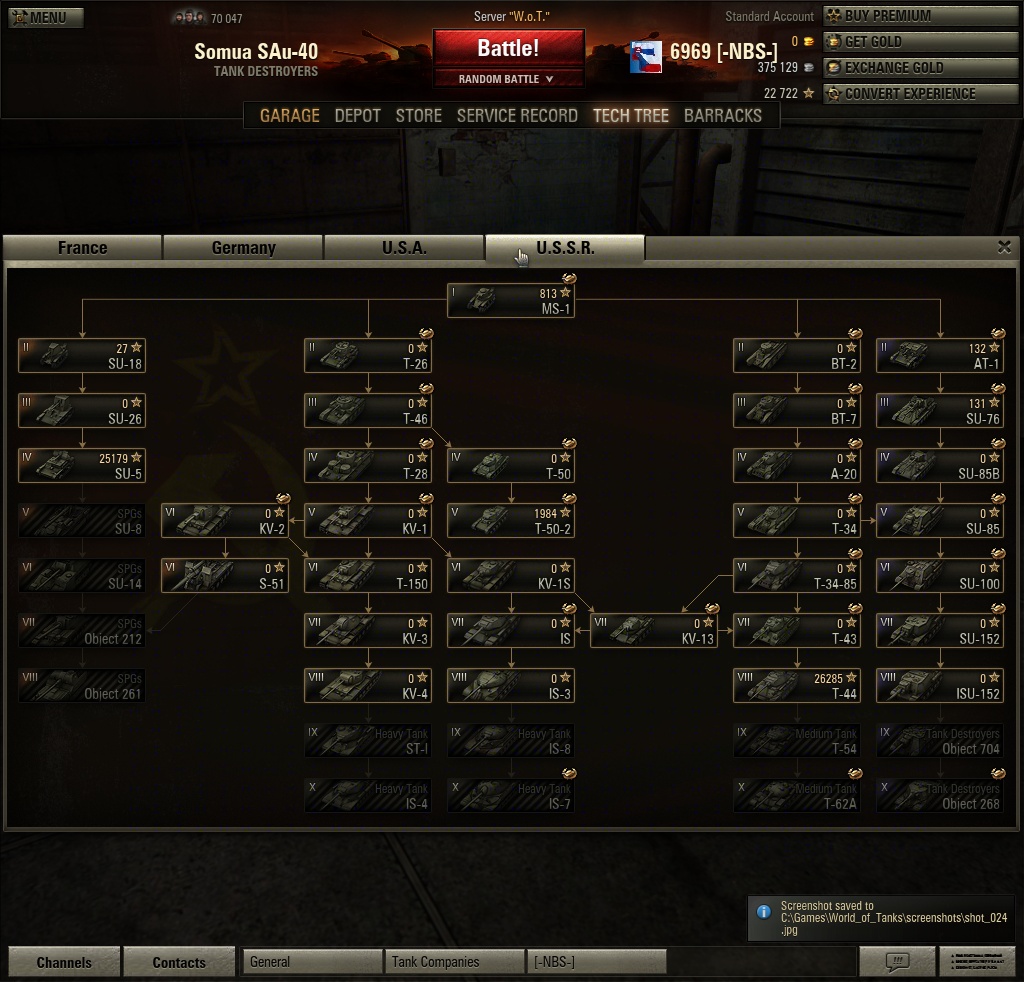1024x982 pixels.
Task: Open the Barracks
Action: tap(722, 116)
